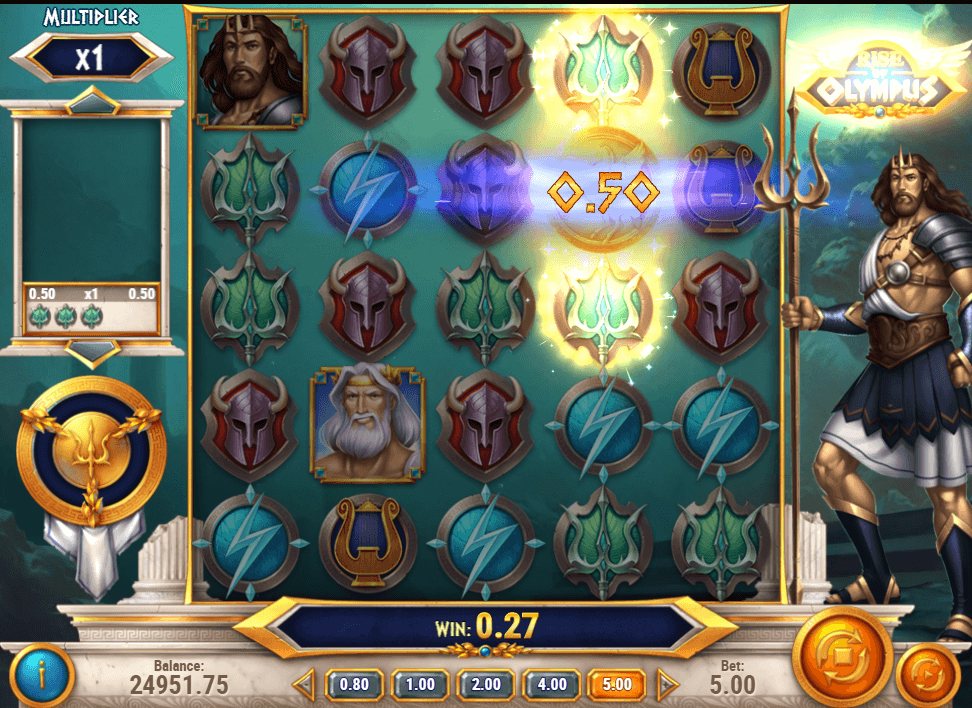
Task: Click the left arrow of bet selector
Action: (305, 685)
